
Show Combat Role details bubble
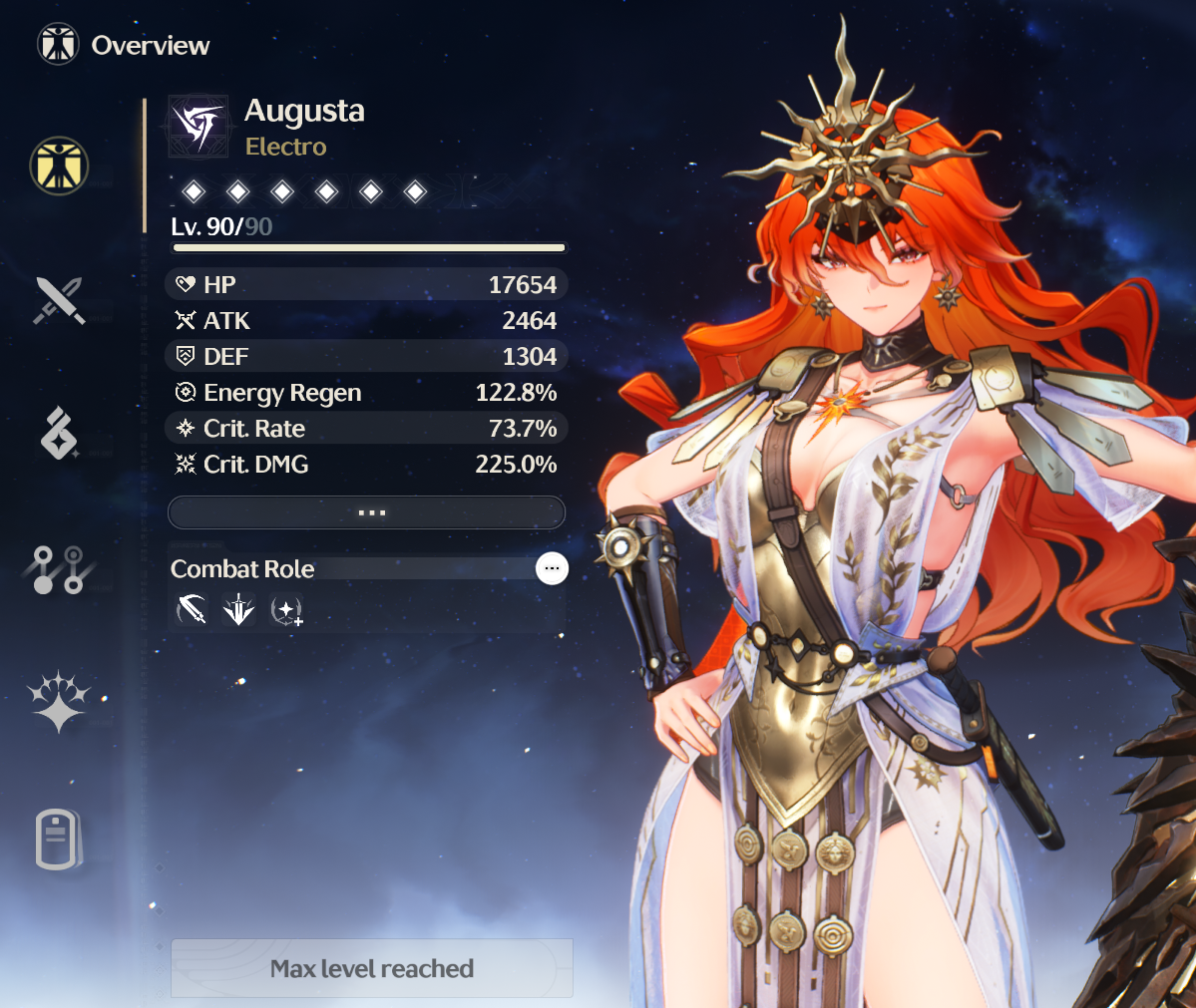tap(552, 568)
